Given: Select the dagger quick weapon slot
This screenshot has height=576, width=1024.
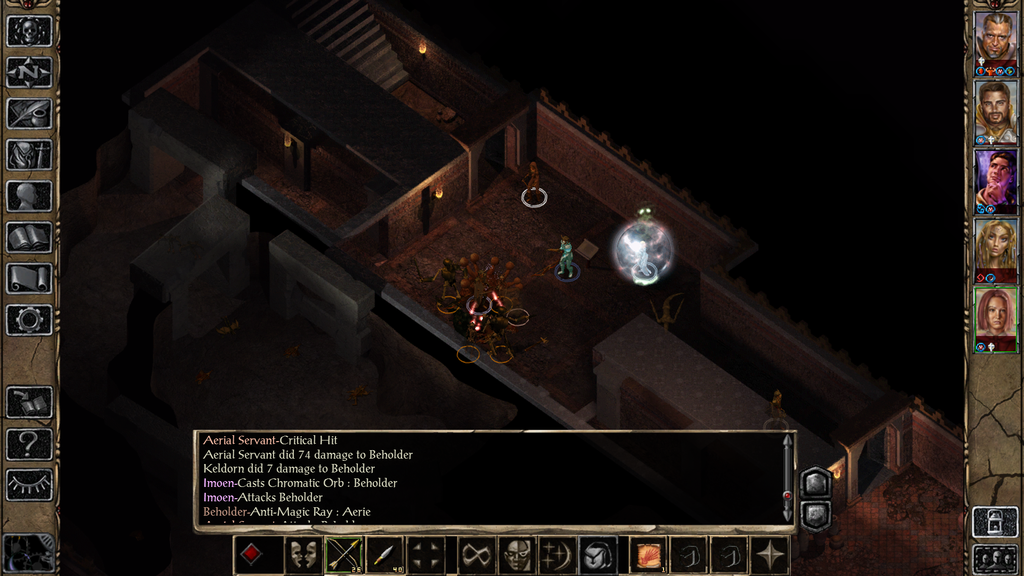Looking at the screenshot, I should coord(385,555).
